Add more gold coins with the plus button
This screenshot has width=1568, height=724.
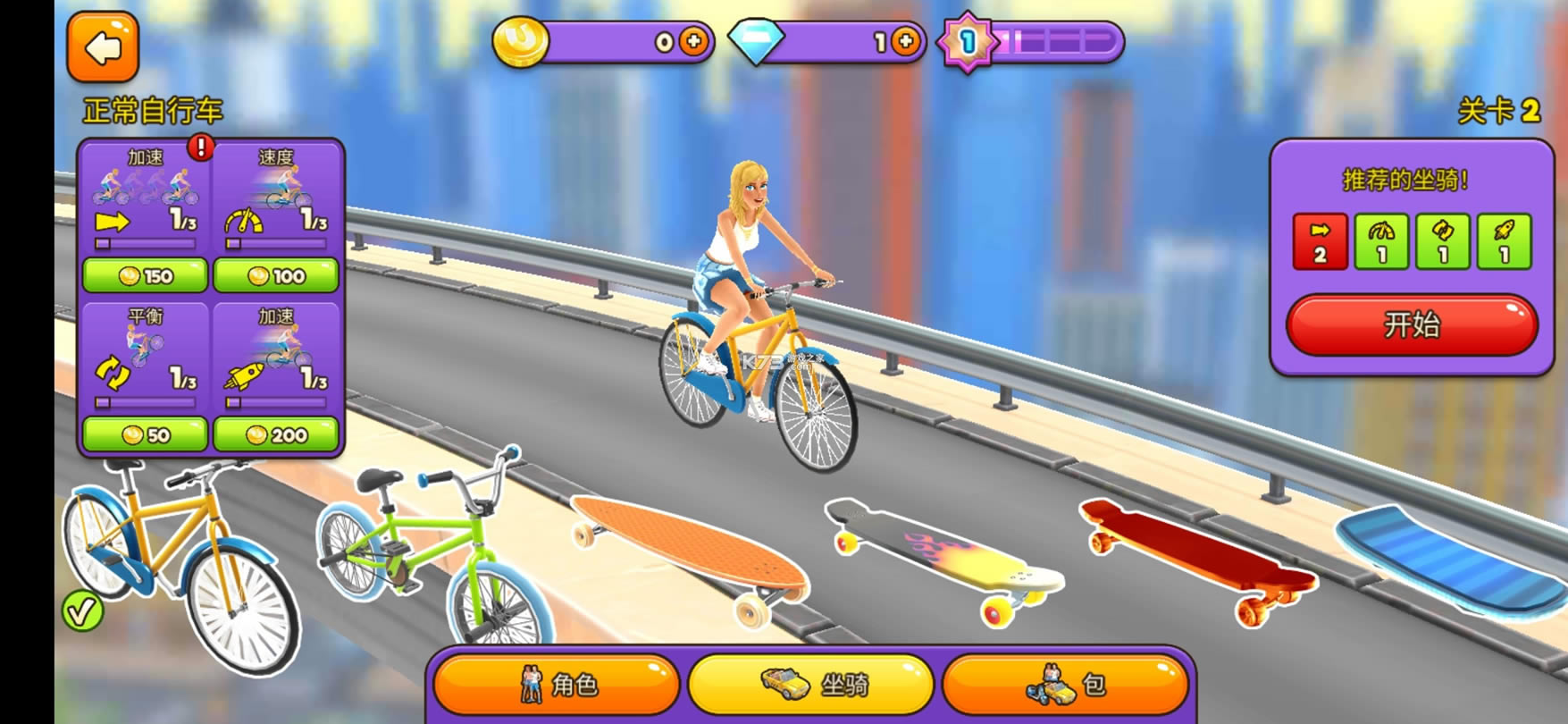(x=693, y=41)
